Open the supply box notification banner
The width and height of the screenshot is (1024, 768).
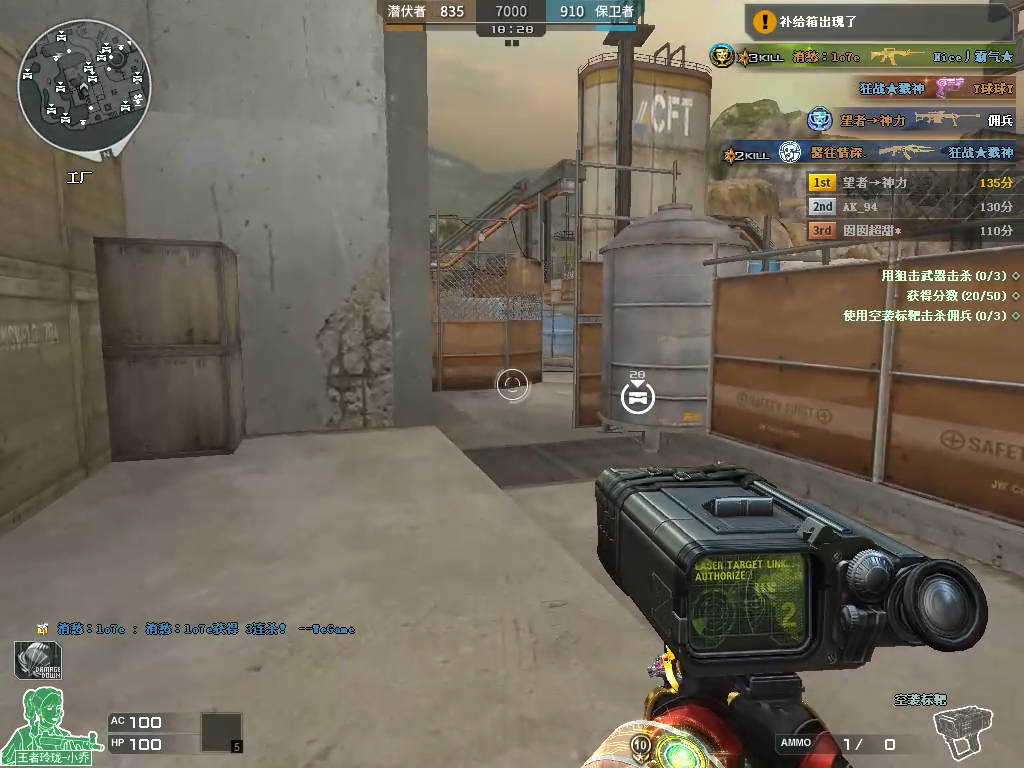click(x=882, y=20)
